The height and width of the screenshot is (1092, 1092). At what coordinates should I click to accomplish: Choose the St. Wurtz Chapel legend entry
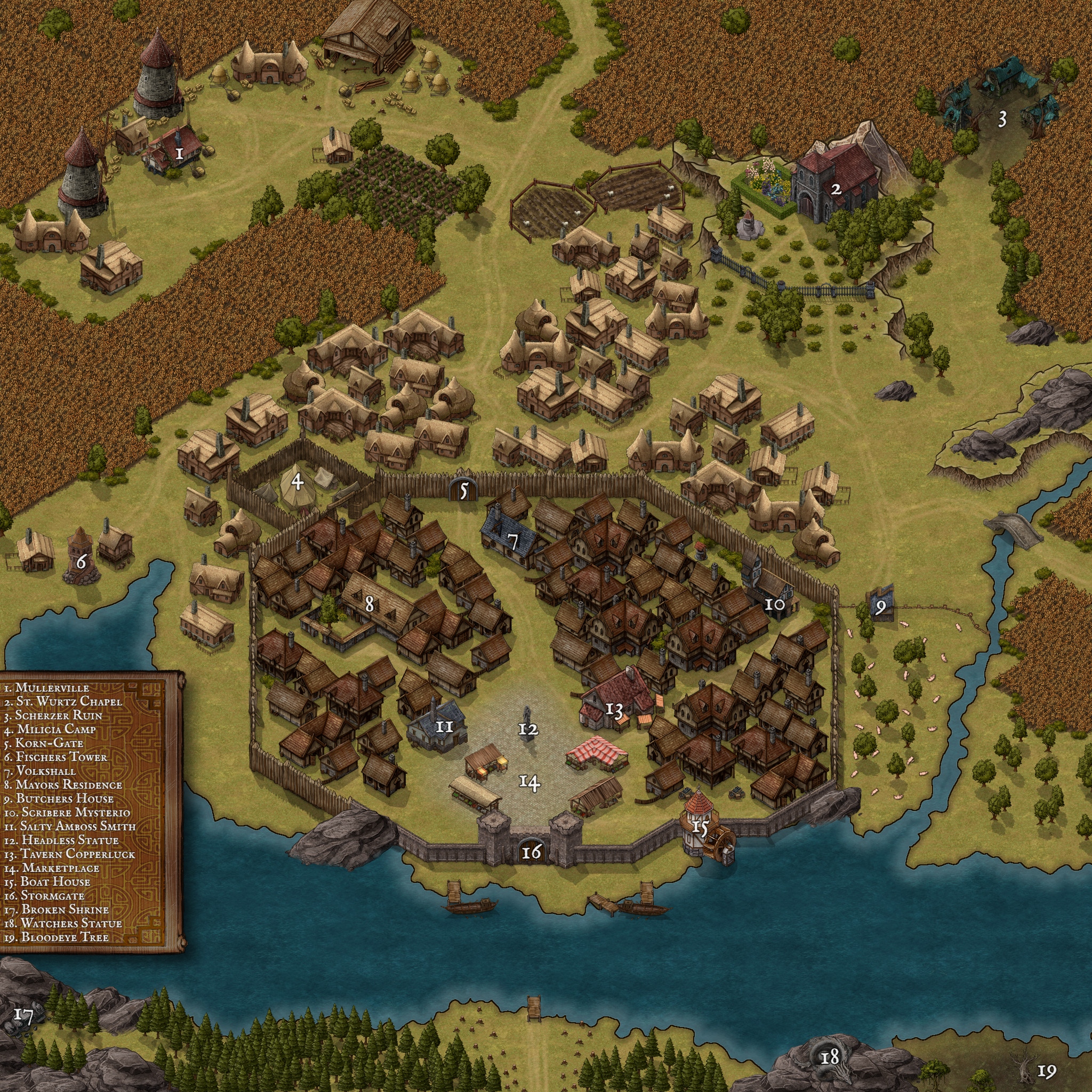point(63,702)
